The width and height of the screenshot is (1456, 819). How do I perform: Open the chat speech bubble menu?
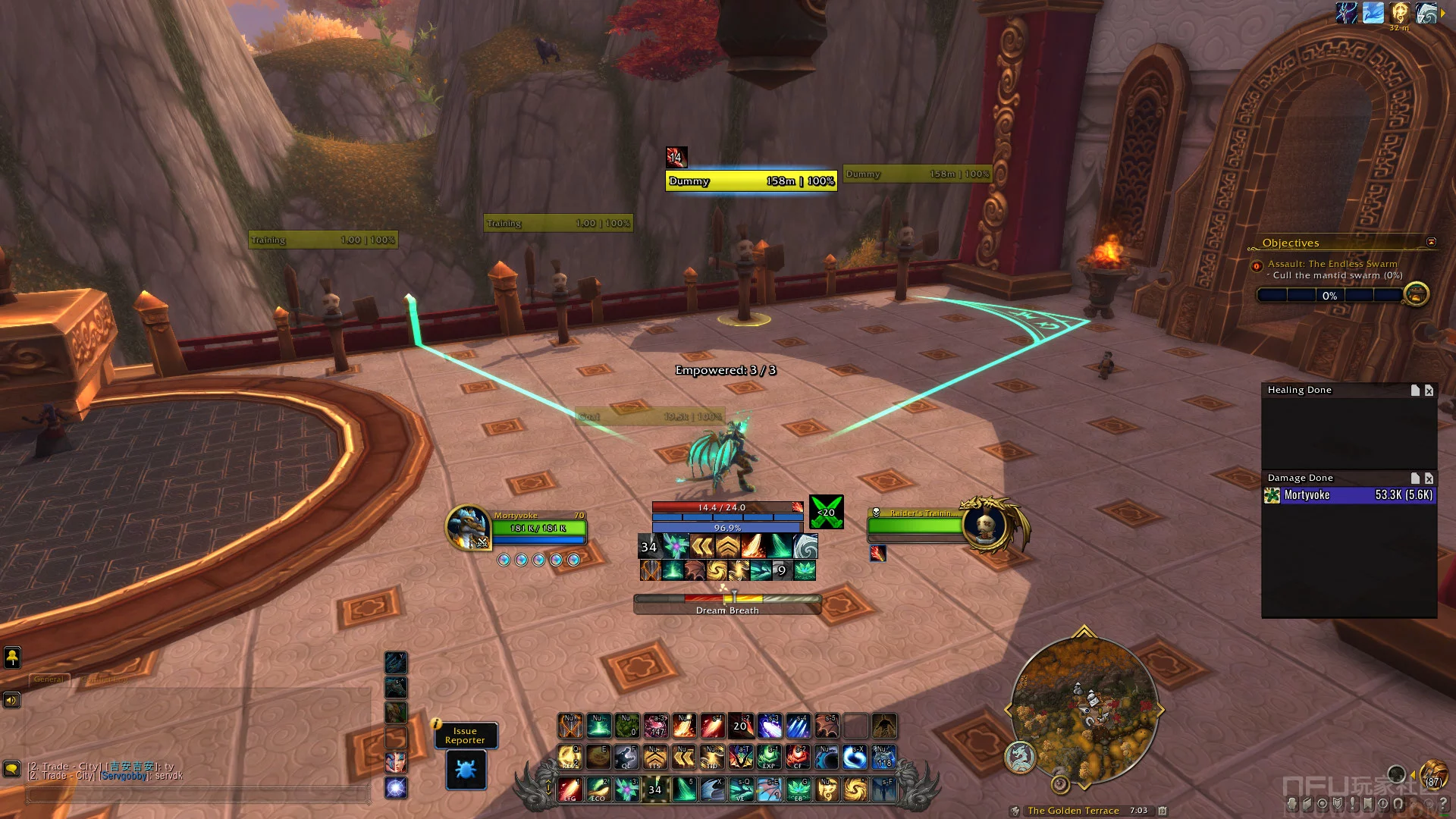coord(11,769)
